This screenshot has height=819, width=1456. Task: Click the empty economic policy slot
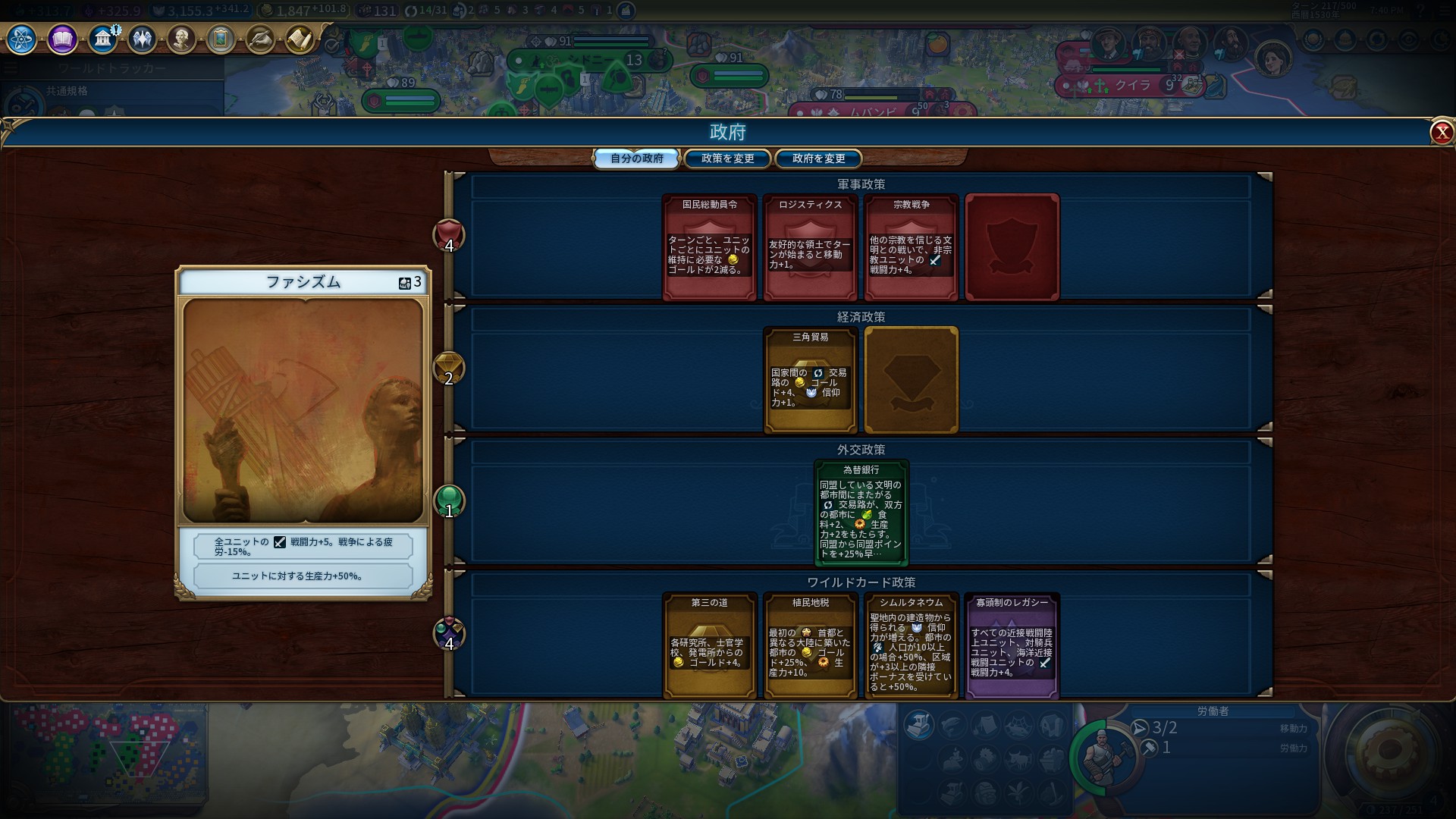(x=911, y=380)
